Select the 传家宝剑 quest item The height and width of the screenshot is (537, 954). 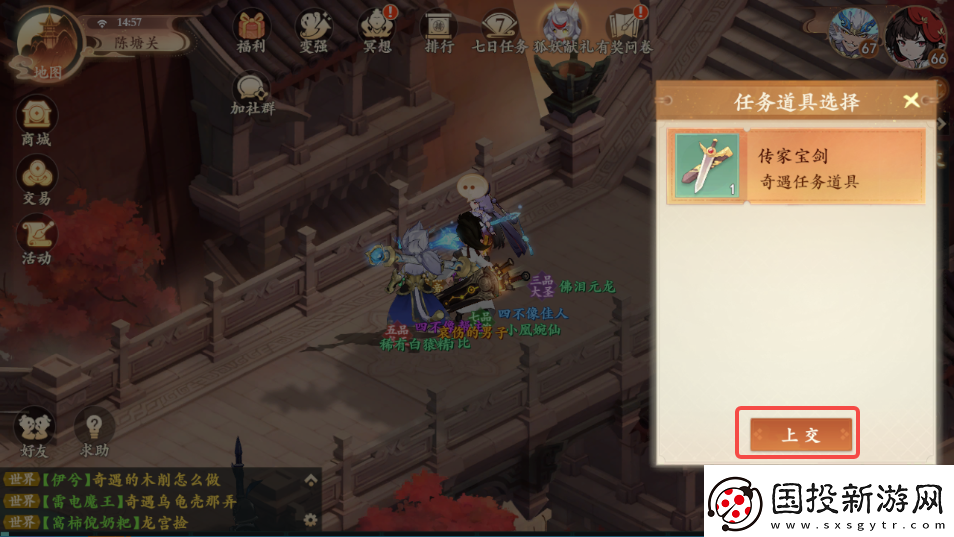tap(796, 167)
